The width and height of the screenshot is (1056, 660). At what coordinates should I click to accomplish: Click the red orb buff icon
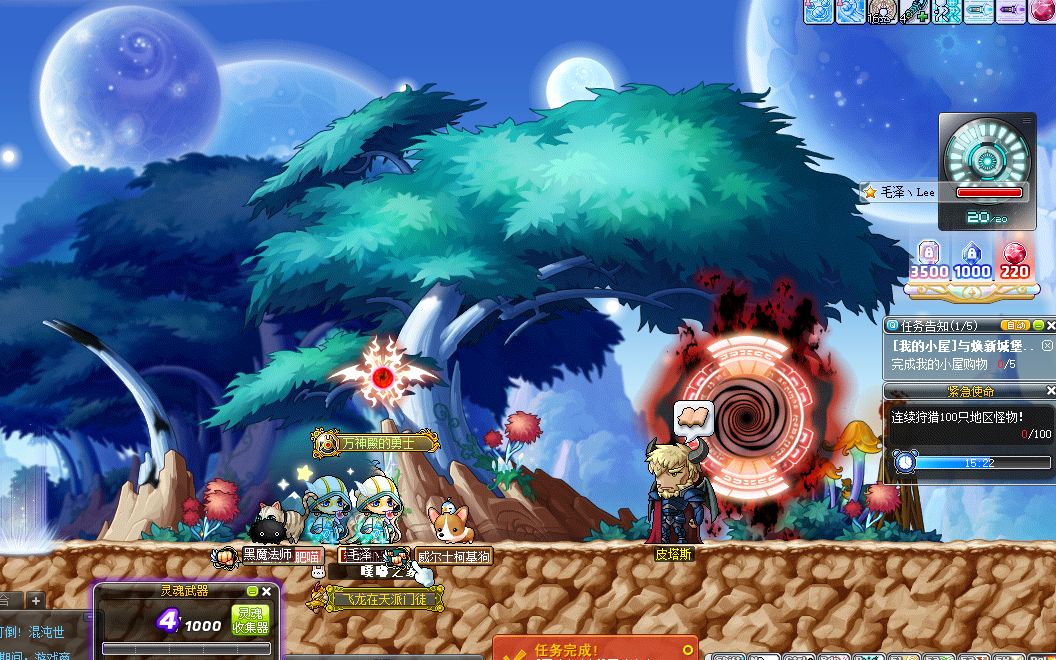1043,11
